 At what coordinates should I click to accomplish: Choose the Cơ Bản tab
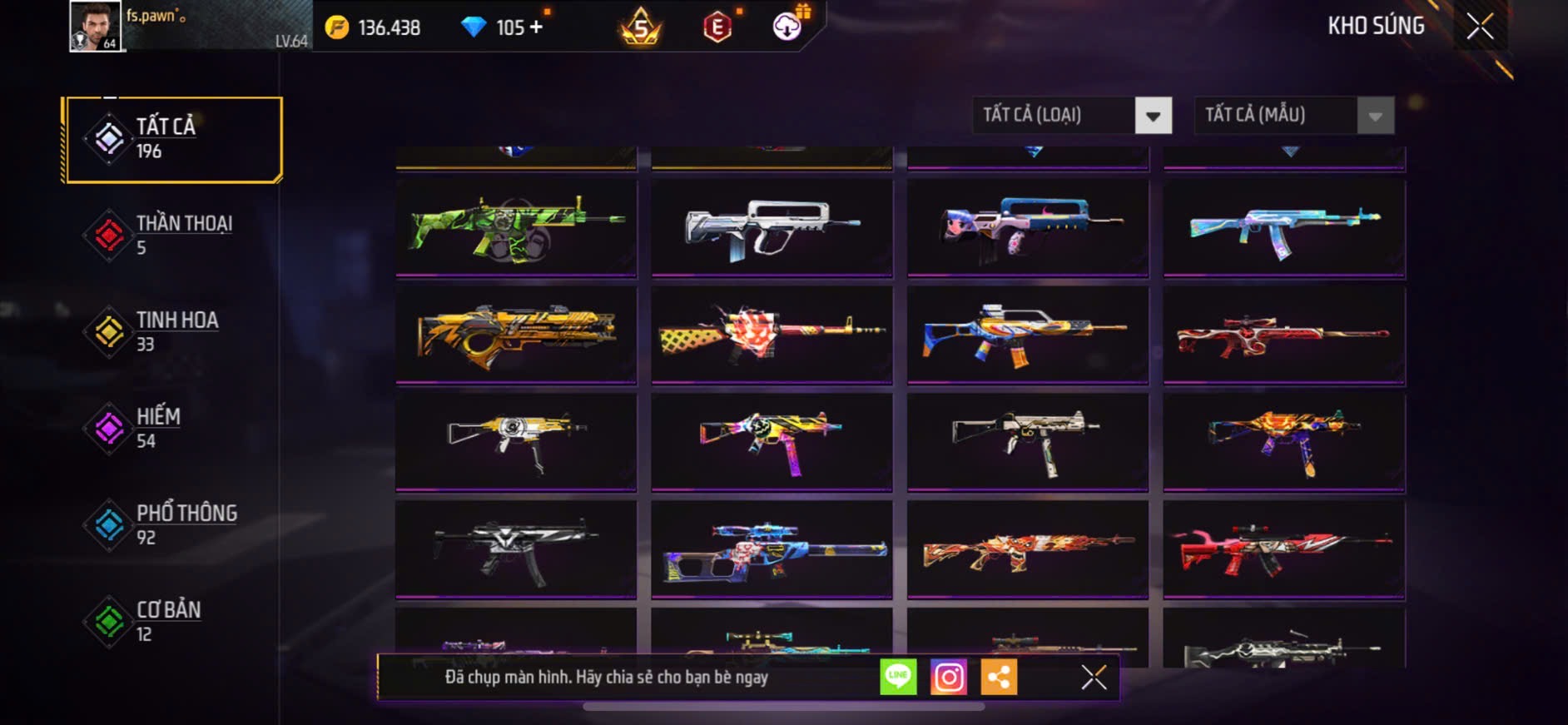[173, 621]
